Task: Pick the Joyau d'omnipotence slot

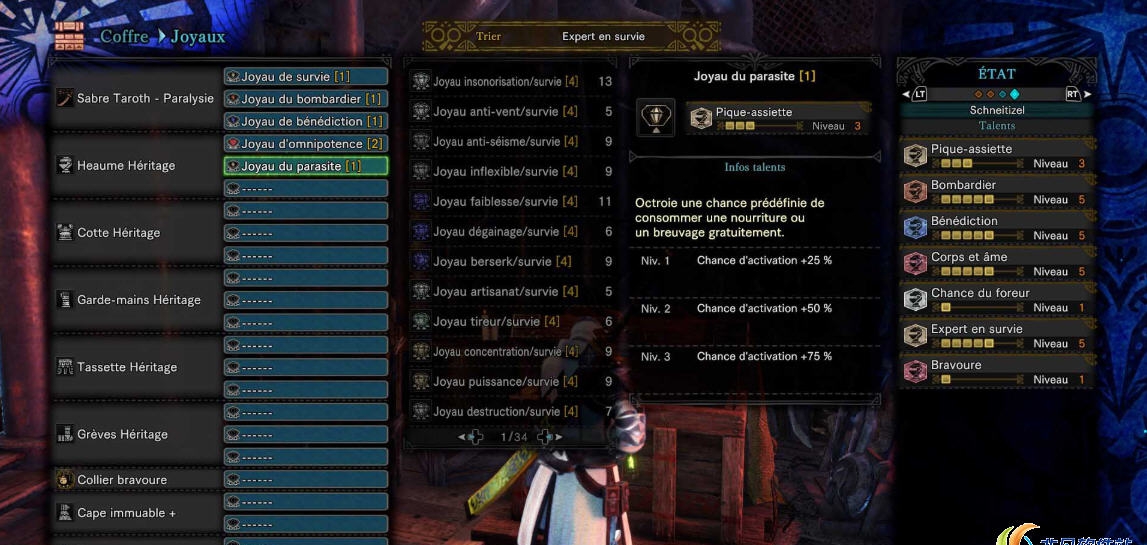Action: click(x=305, y=144)
